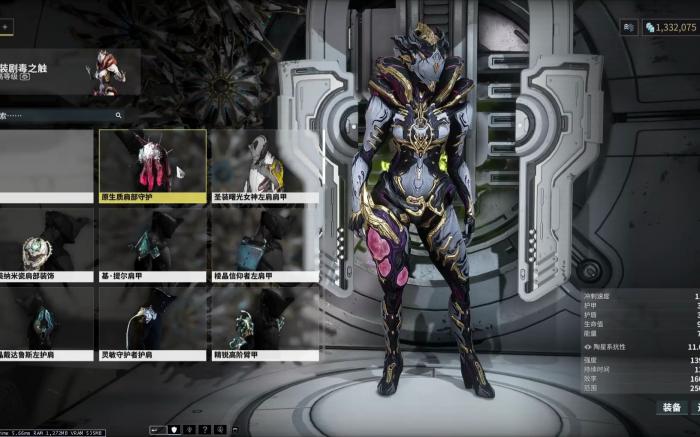Choose the 戴达鲁斯左护肩 tile
Screen dimensions: 700x437
pos(45,323)
